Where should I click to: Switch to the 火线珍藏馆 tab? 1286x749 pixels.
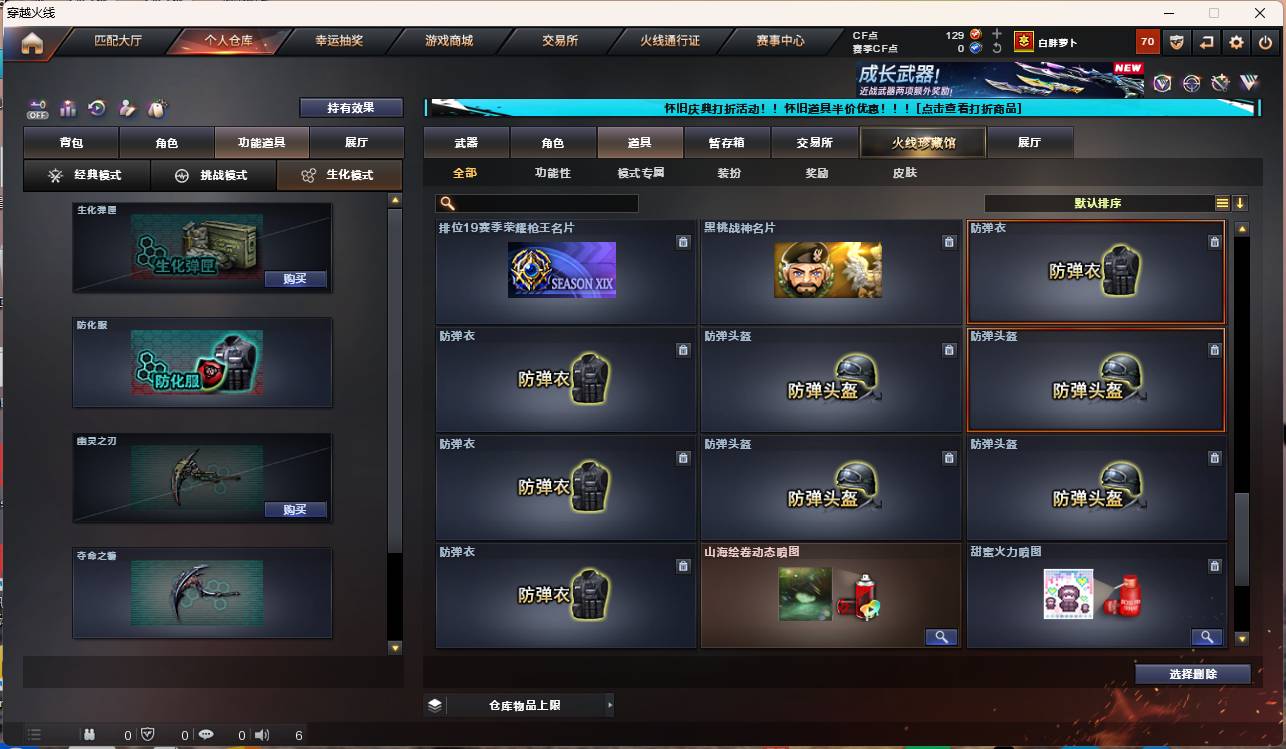pos(921,143)
